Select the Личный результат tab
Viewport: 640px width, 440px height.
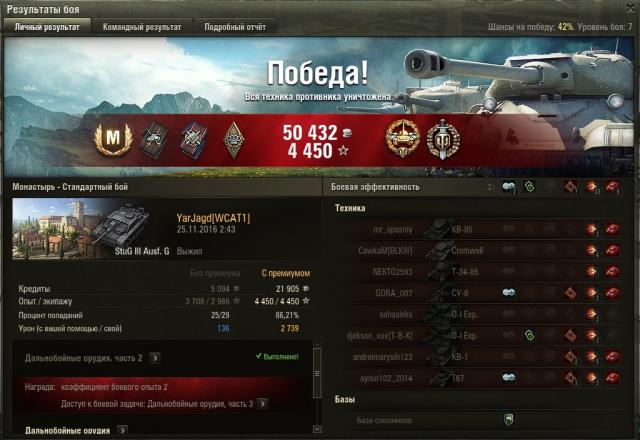pyautogui.click(x=47, y=27)
